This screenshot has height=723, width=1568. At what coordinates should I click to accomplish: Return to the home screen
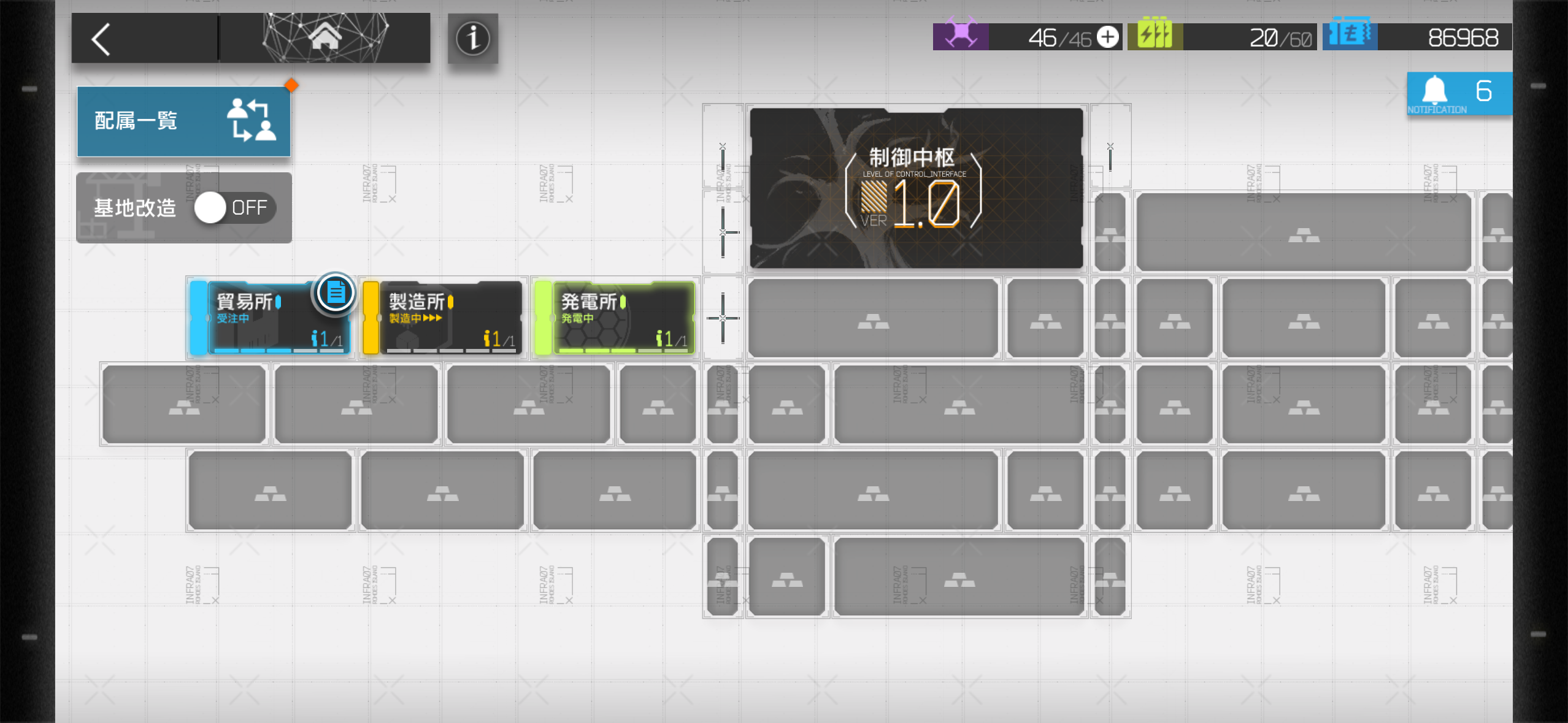tap(325, 38)
